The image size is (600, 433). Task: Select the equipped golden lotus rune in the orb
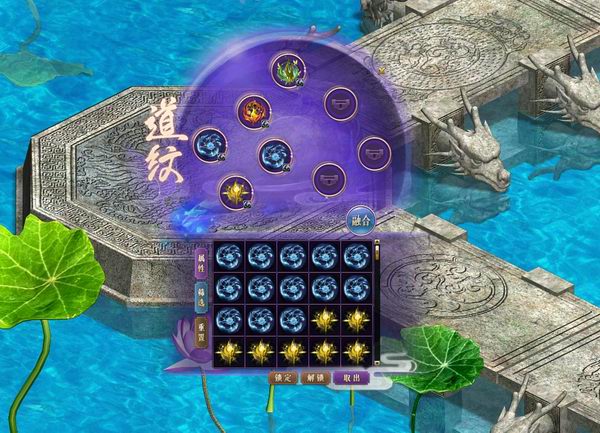[x=236, y=191]
